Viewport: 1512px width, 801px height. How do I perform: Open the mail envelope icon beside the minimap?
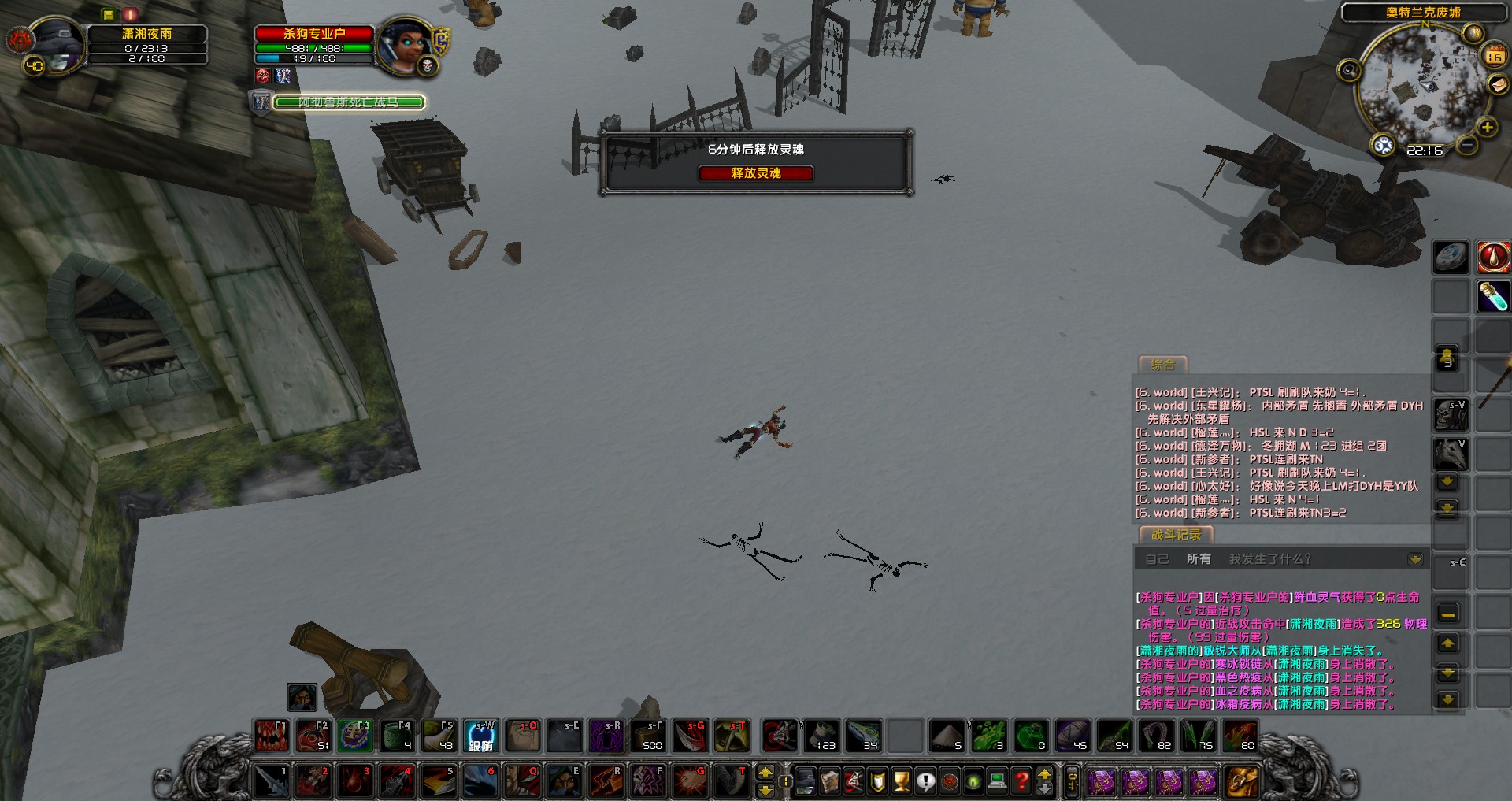pos(1497,85)
